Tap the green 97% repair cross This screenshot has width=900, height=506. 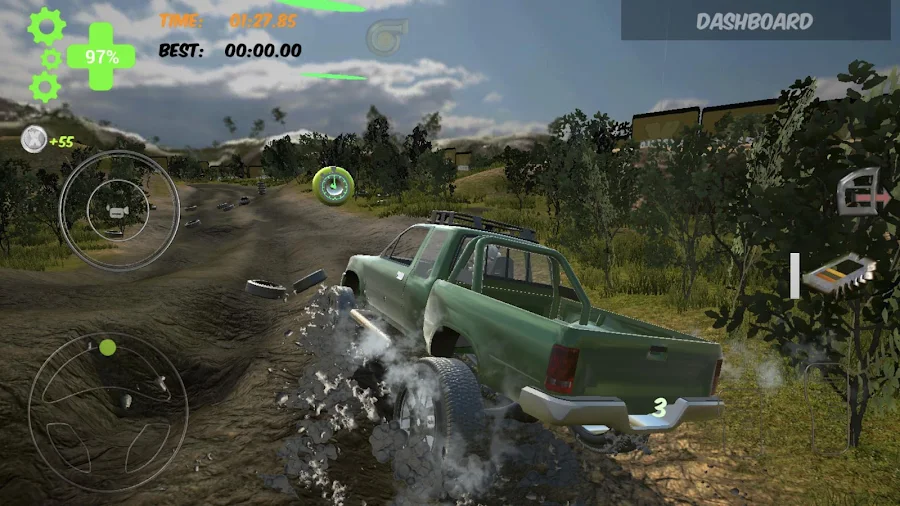(x=101, y=56)
